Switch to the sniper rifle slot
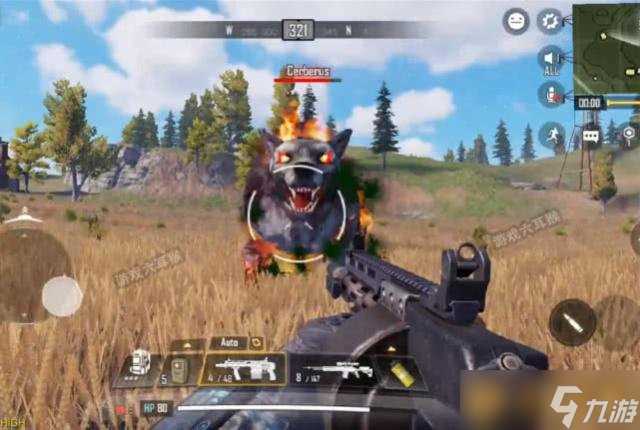The image size is (640, 430). (x=338, y=370)
